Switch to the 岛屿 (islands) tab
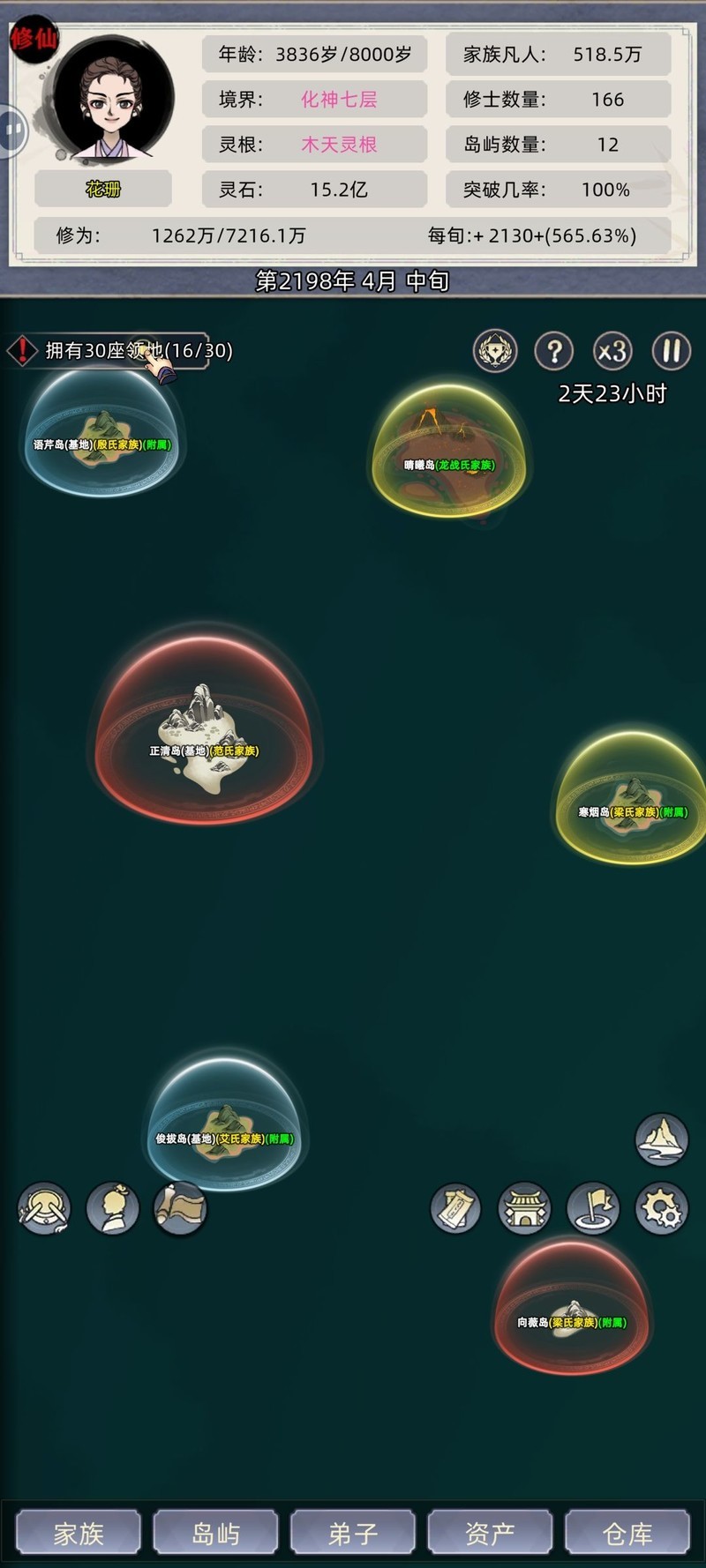The image size is (706, 1568). pos(215,1533)
